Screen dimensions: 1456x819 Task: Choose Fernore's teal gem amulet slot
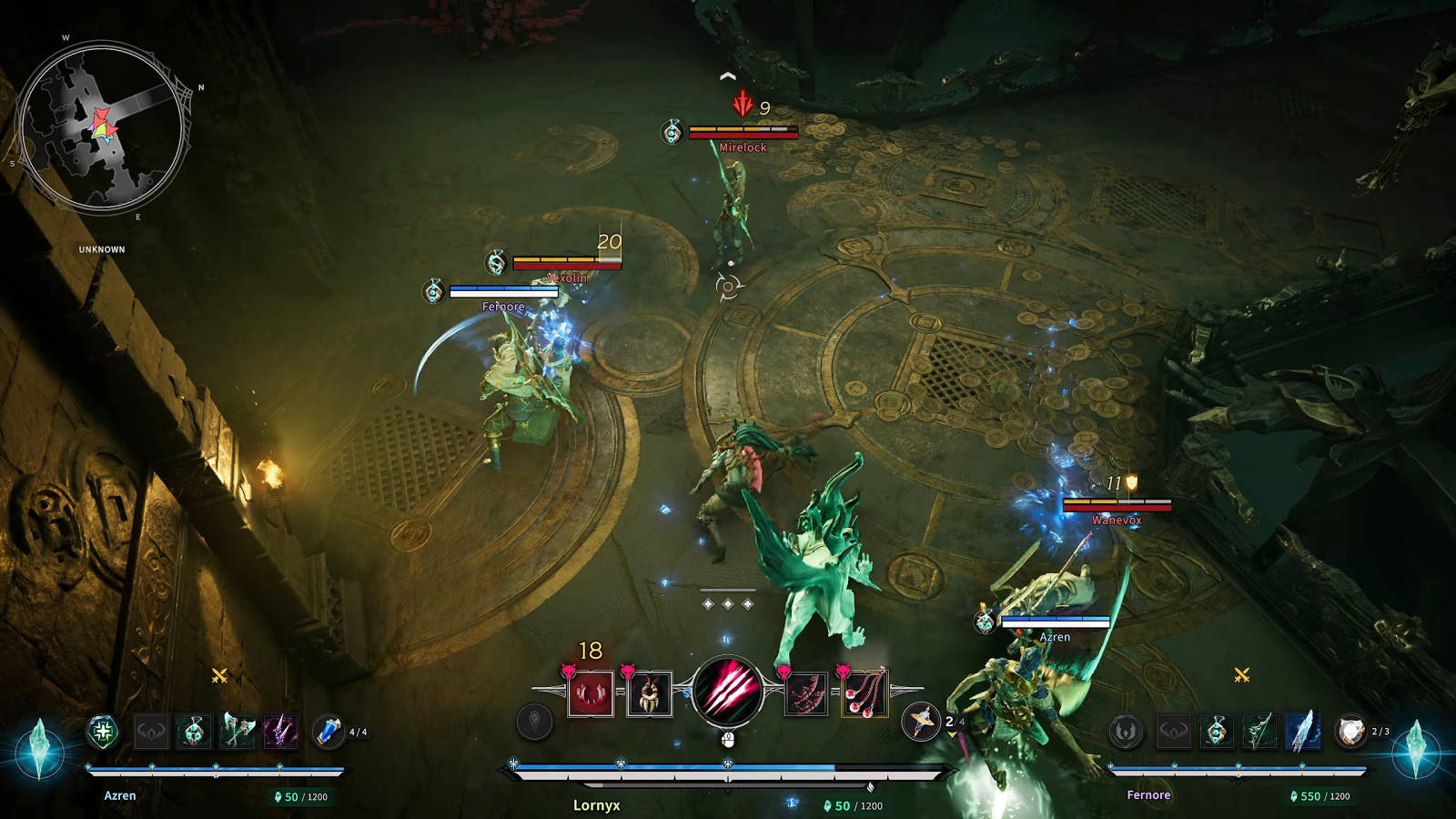[x=1216, y=731]
